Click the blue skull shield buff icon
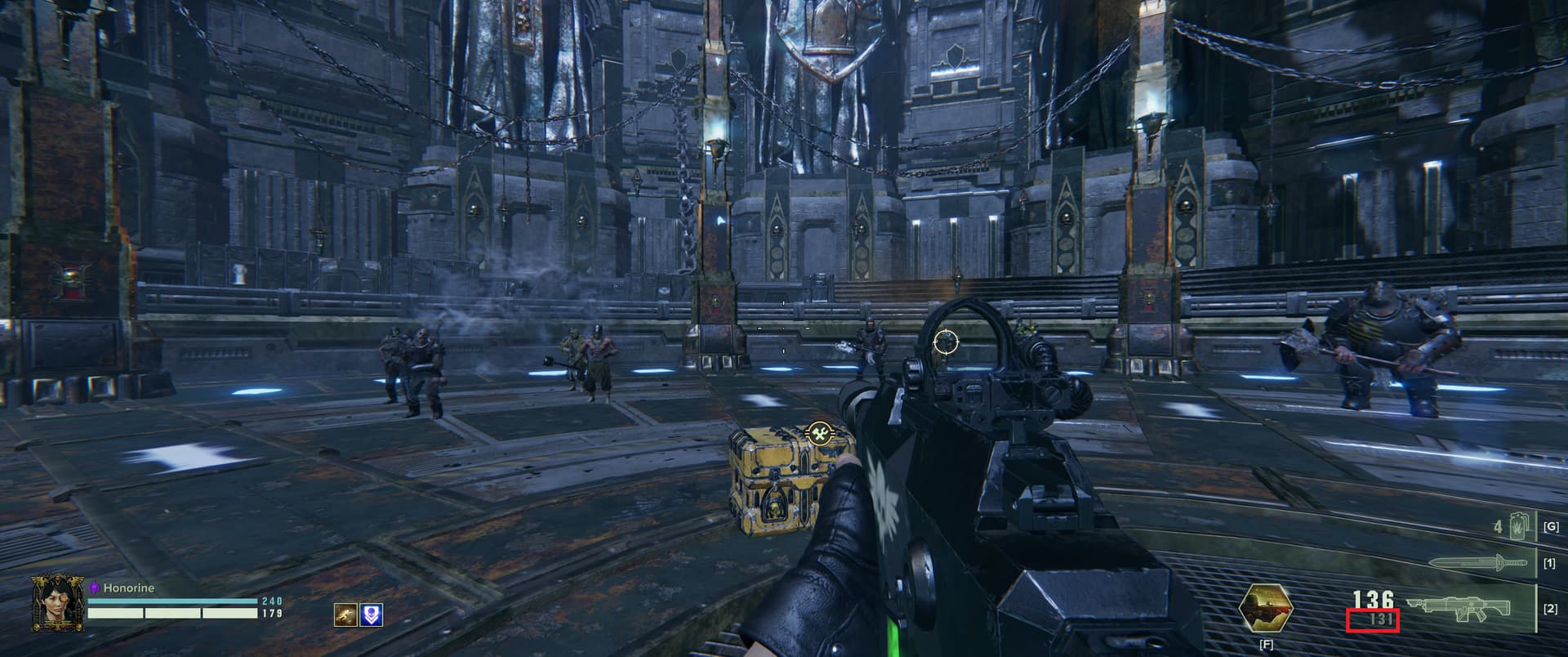The width and height of the screenshot is (1568, 657). [x=371, y=615]
